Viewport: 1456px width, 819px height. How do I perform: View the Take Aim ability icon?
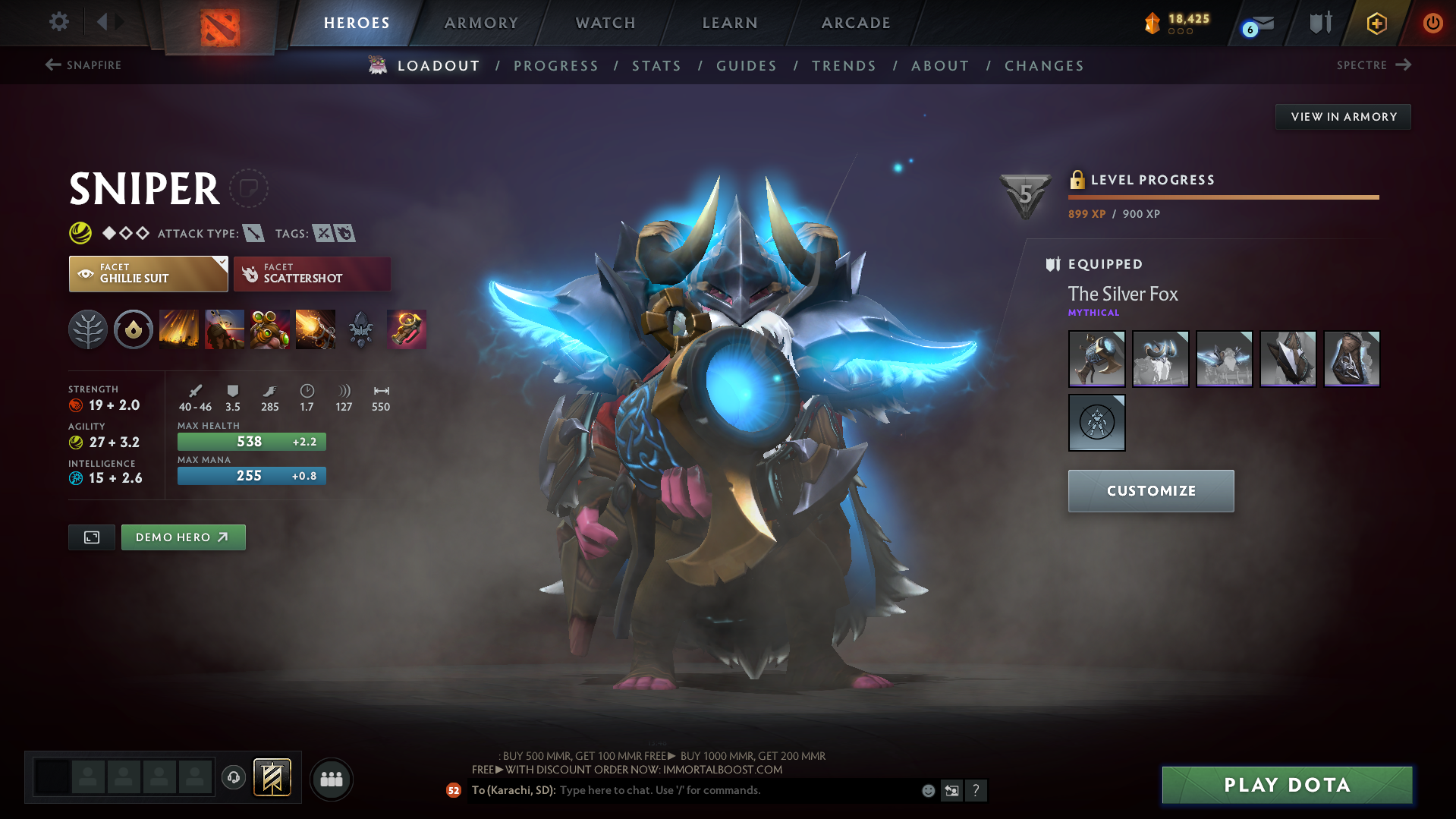pyautogui.click(x=269, y=329)
